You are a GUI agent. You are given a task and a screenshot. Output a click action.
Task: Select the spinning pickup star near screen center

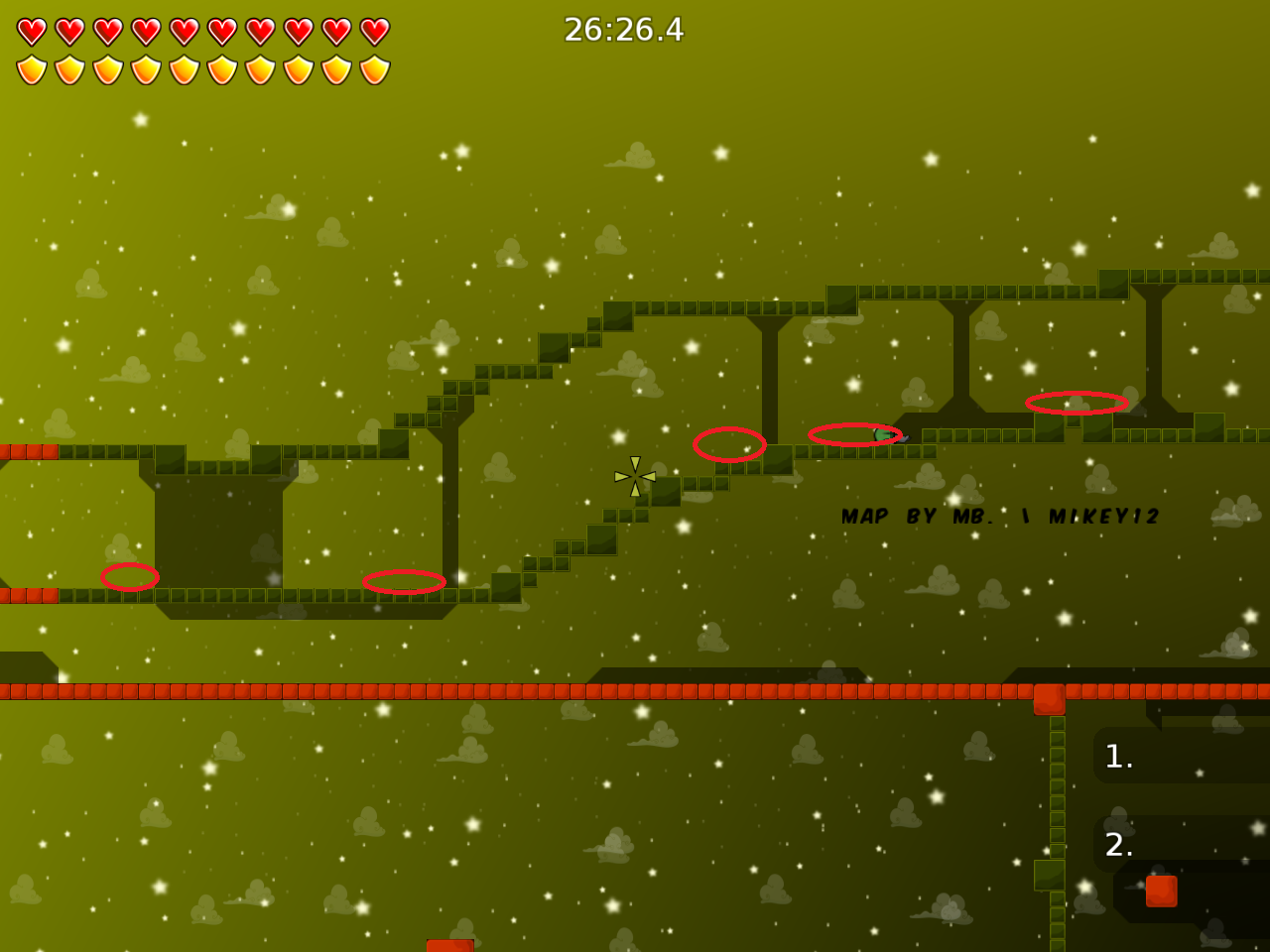tap(635, 476)
